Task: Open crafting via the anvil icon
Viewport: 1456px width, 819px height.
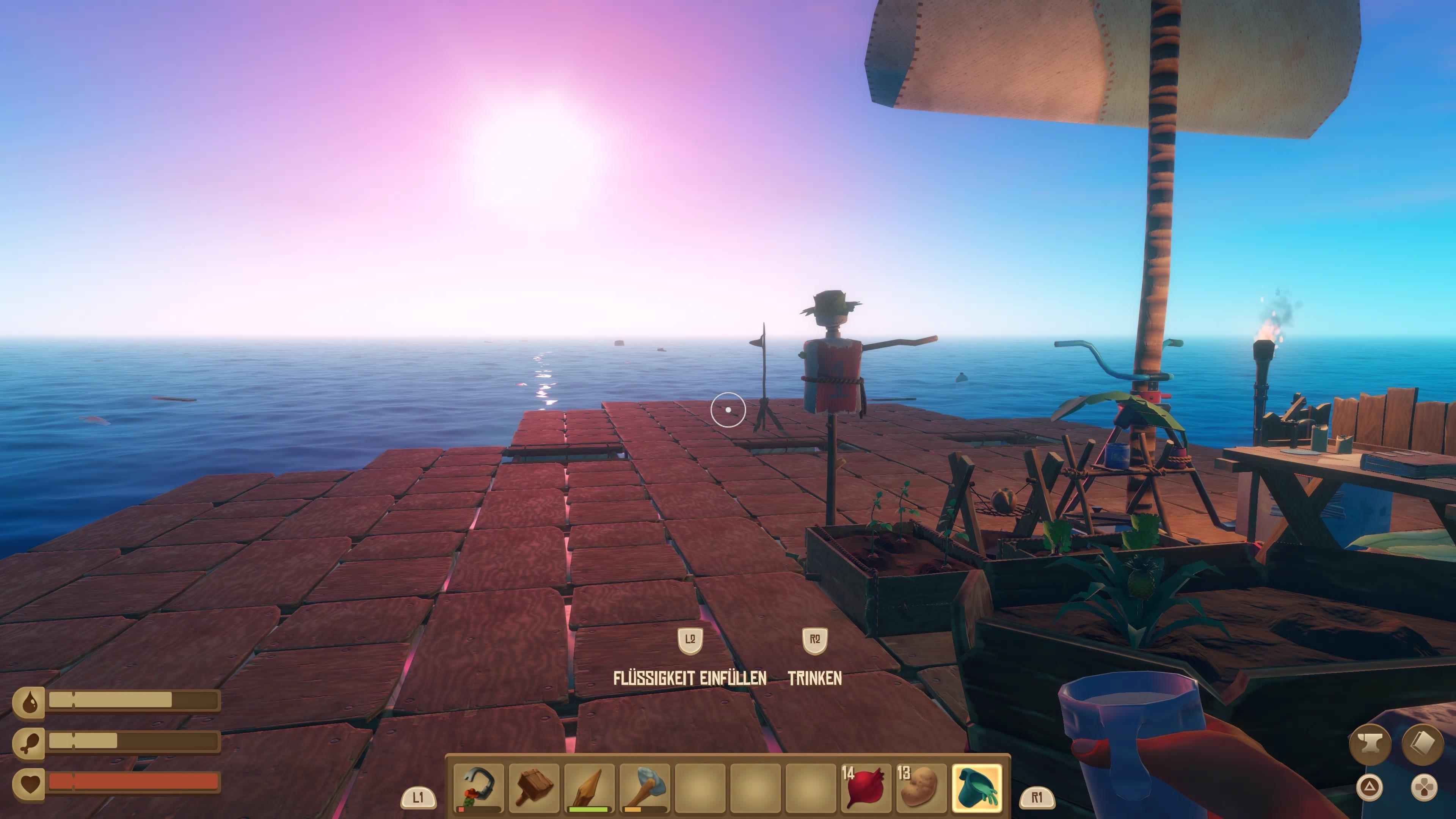Action: point(1370,745)
